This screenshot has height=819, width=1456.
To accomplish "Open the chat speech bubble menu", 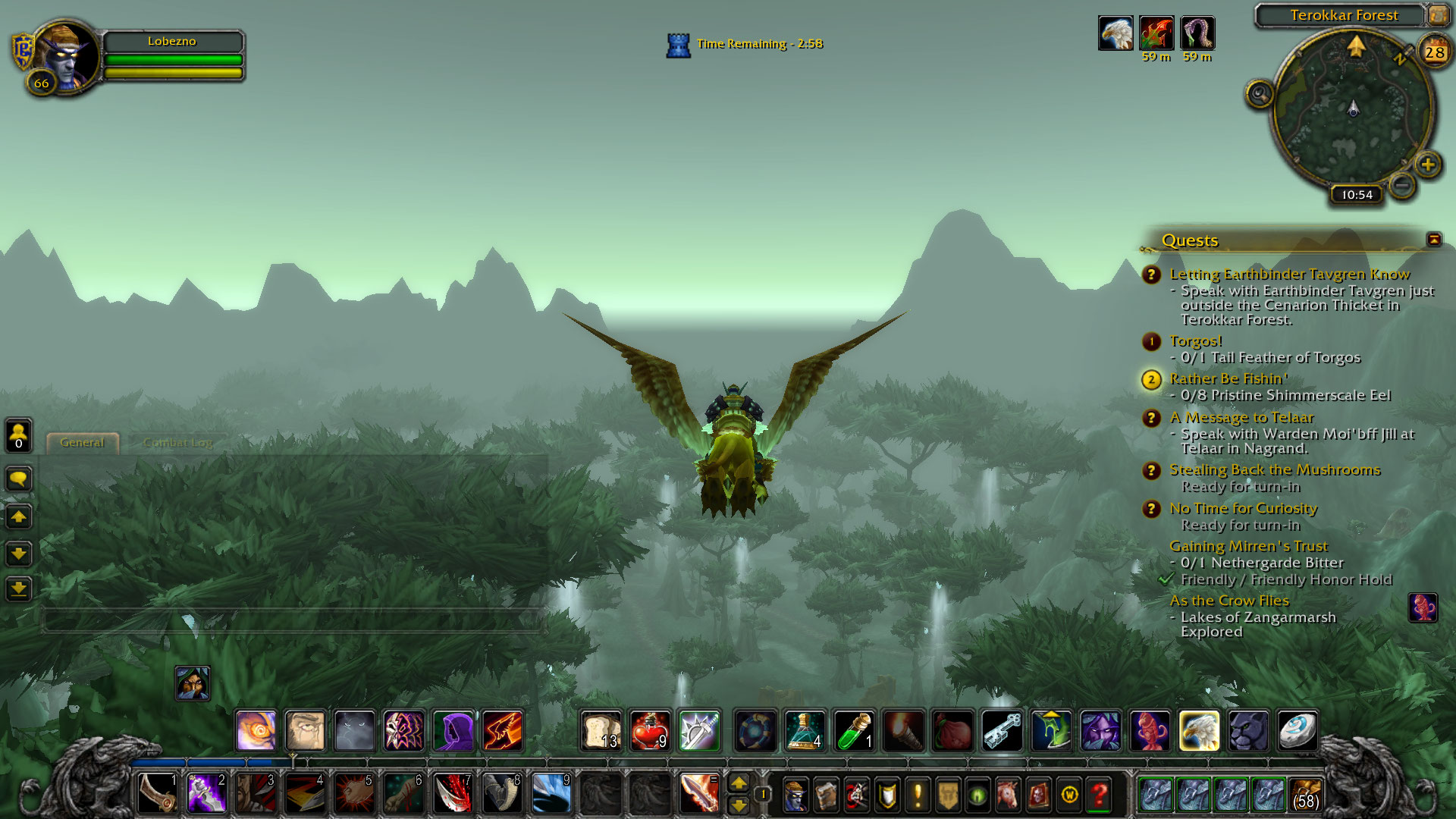I will (x=19, y=479).
